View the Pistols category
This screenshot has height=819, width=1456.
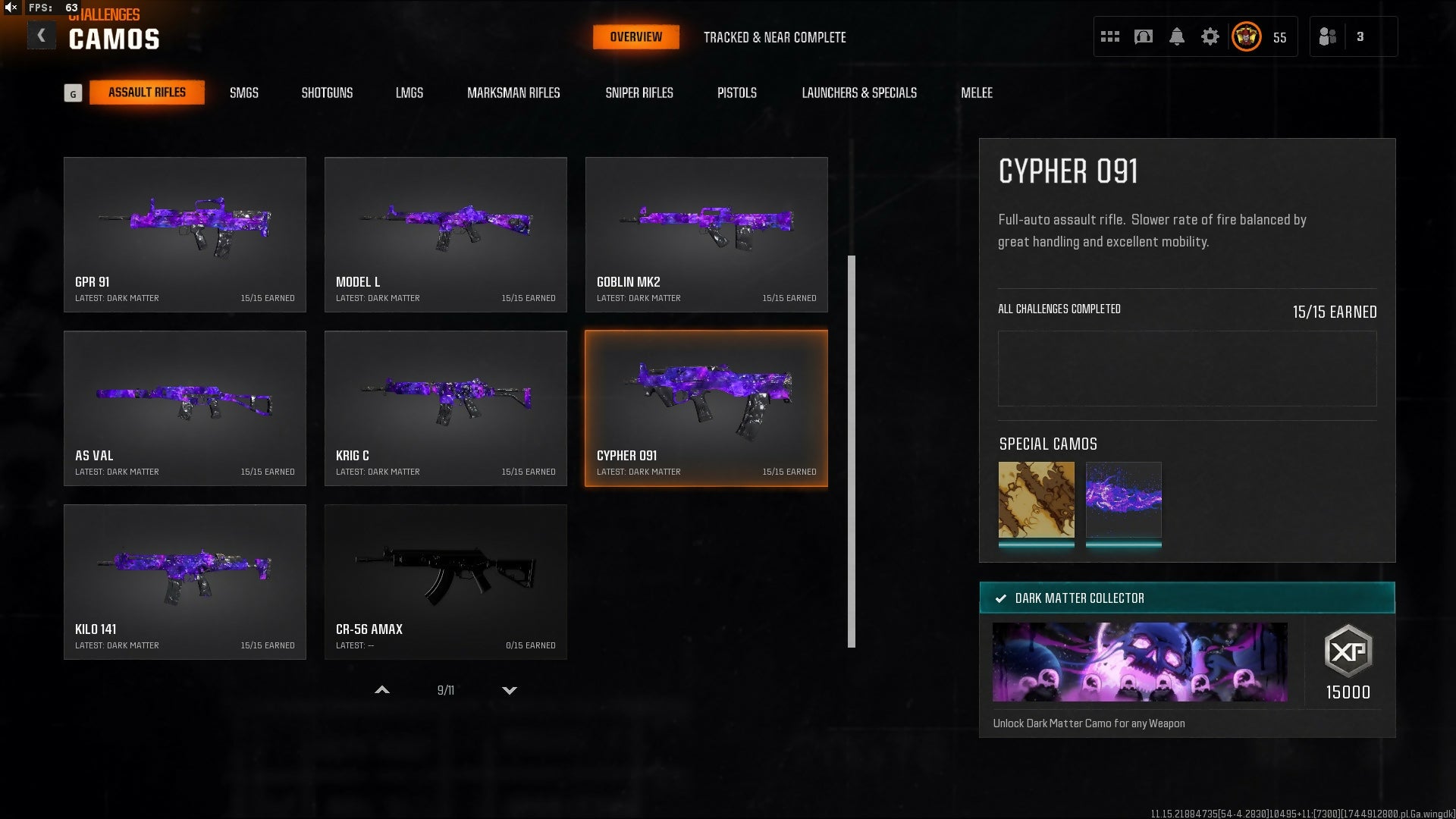point(736,93)
